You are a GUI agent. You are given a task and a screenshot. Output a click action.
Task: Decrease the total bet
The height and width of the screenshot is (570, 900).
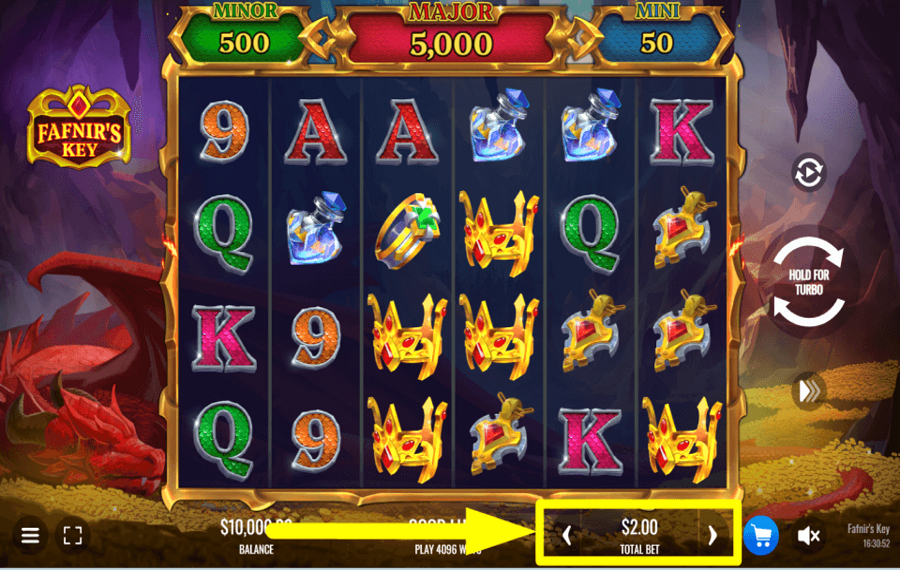(x=567, y=535)
